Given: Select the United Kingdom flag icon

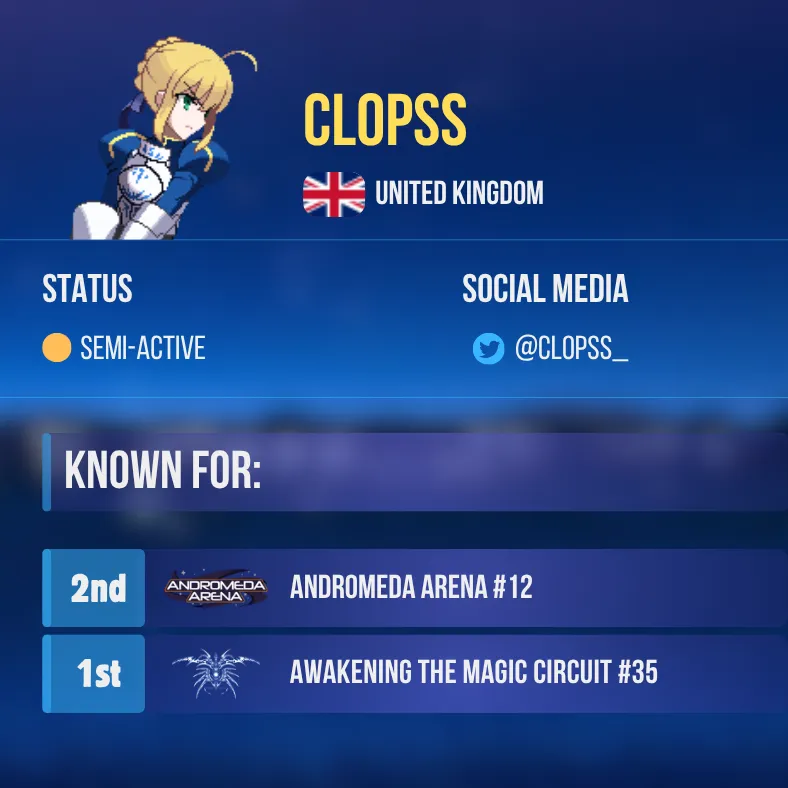Looking at the screenshot, I should tap(334, 194).
